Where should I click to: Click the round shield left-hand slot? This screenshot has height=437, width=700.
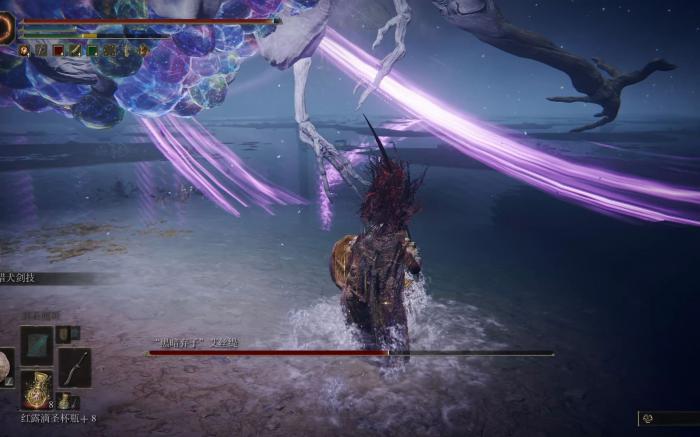pyautogui.click(x=6, y=367)
